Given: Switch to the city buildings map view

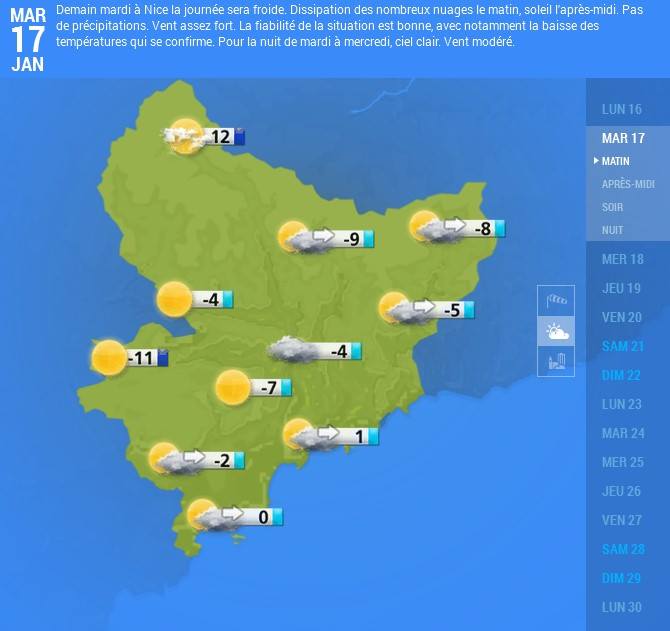Looking at the screenshot, I should pyautogui.click(x=556, y=361).
